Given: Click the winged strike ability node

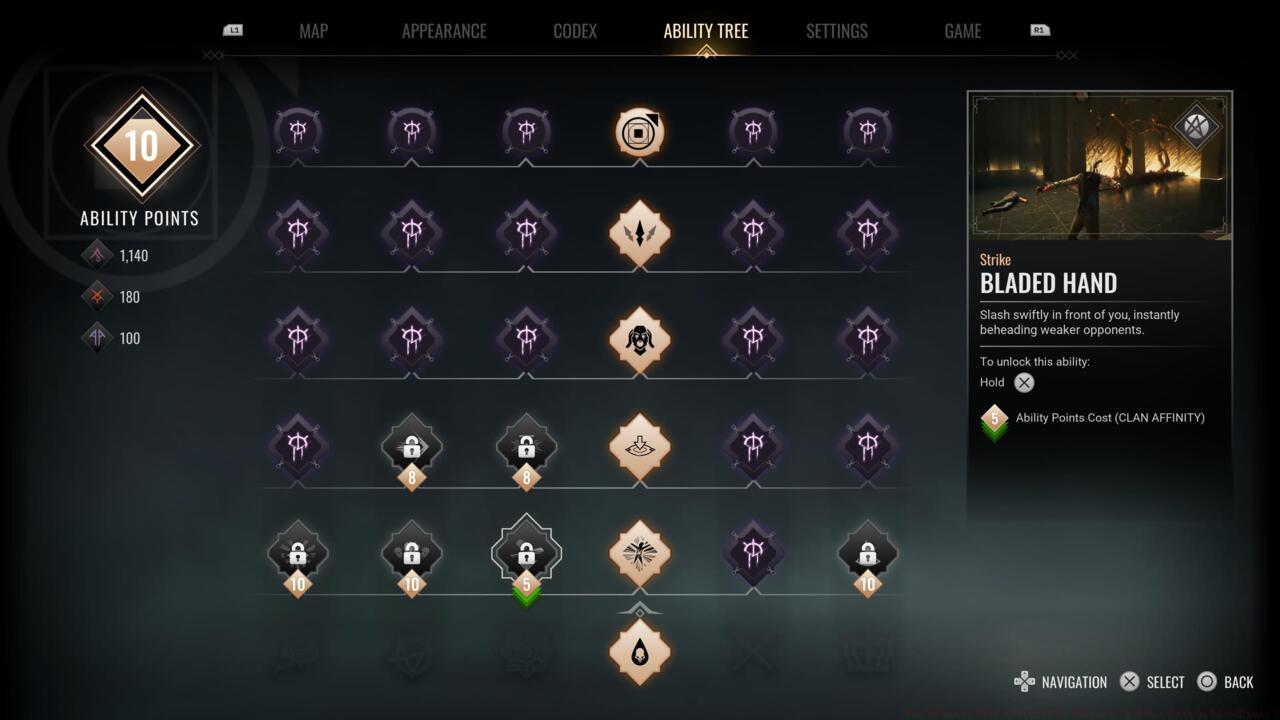Looking at the screenshot, I should pos(640,233).
